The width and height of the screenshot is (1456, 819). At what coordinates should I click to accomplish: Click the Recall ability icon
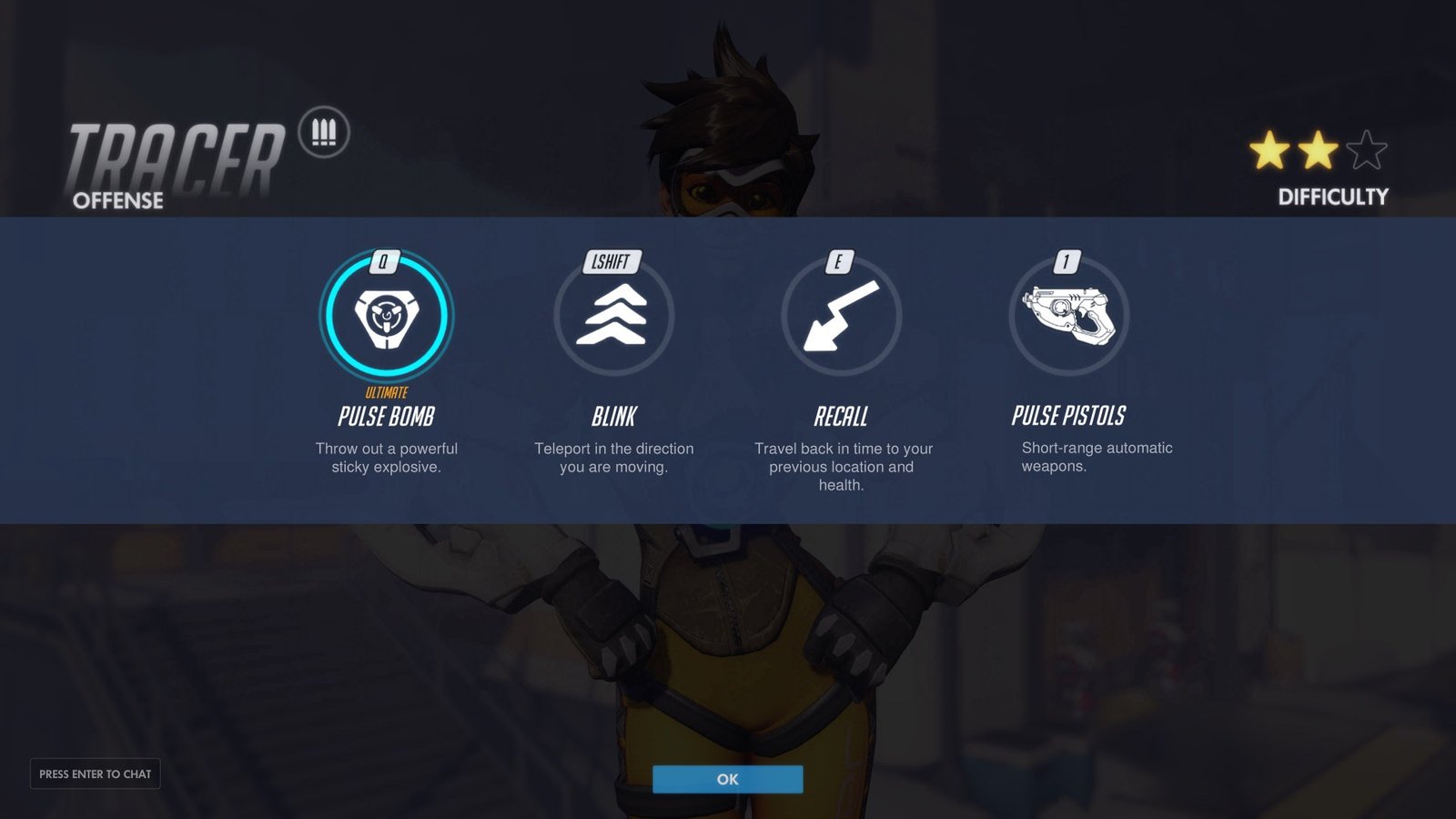click(x=841, y=316)
